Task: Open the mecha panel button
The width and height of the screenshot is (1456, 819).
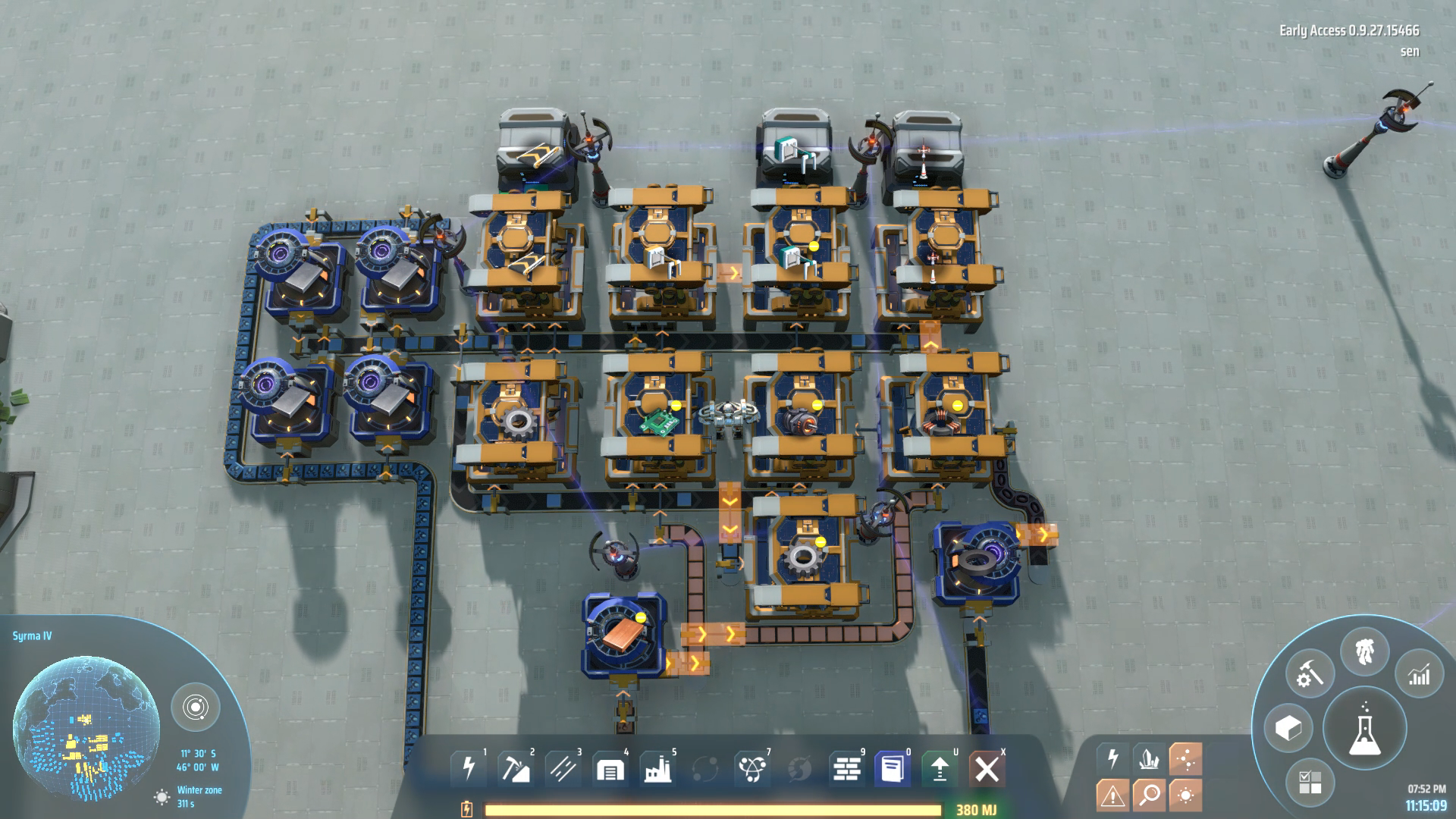Action: [1365, 652]
